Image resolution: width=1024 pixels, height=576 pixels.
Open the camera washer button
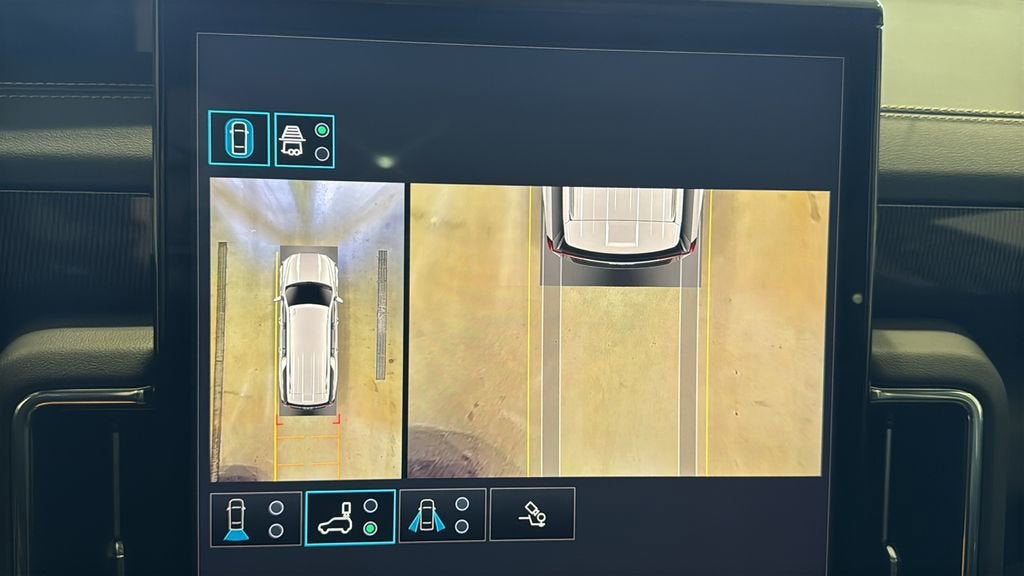532,514
